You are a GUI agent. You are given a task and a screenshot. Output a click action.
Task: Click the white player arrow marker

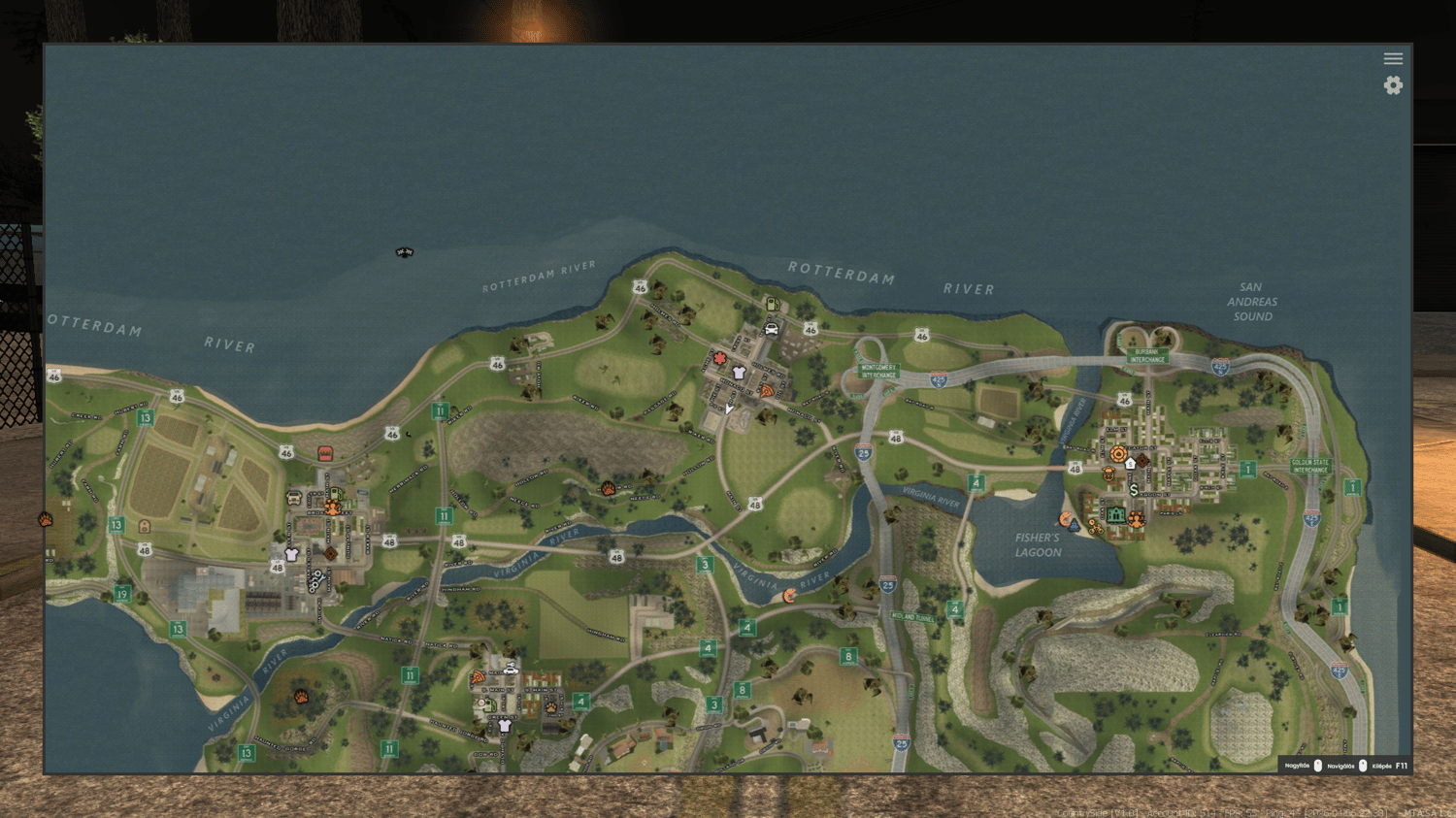[728, 409]
